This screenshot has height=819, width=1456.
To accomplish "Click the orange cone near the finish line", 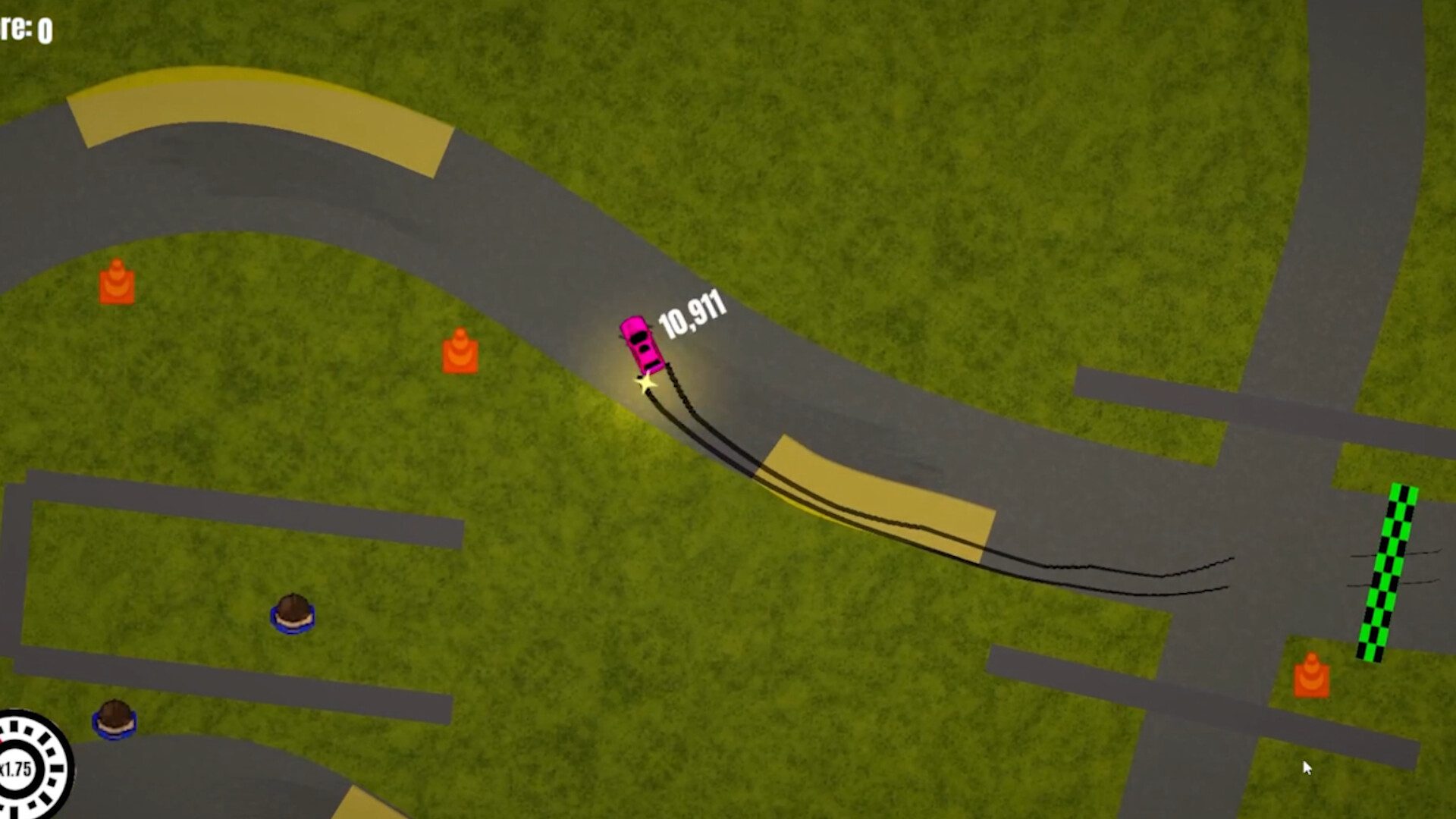I will pyautogui.click(x=1310, y=677).
